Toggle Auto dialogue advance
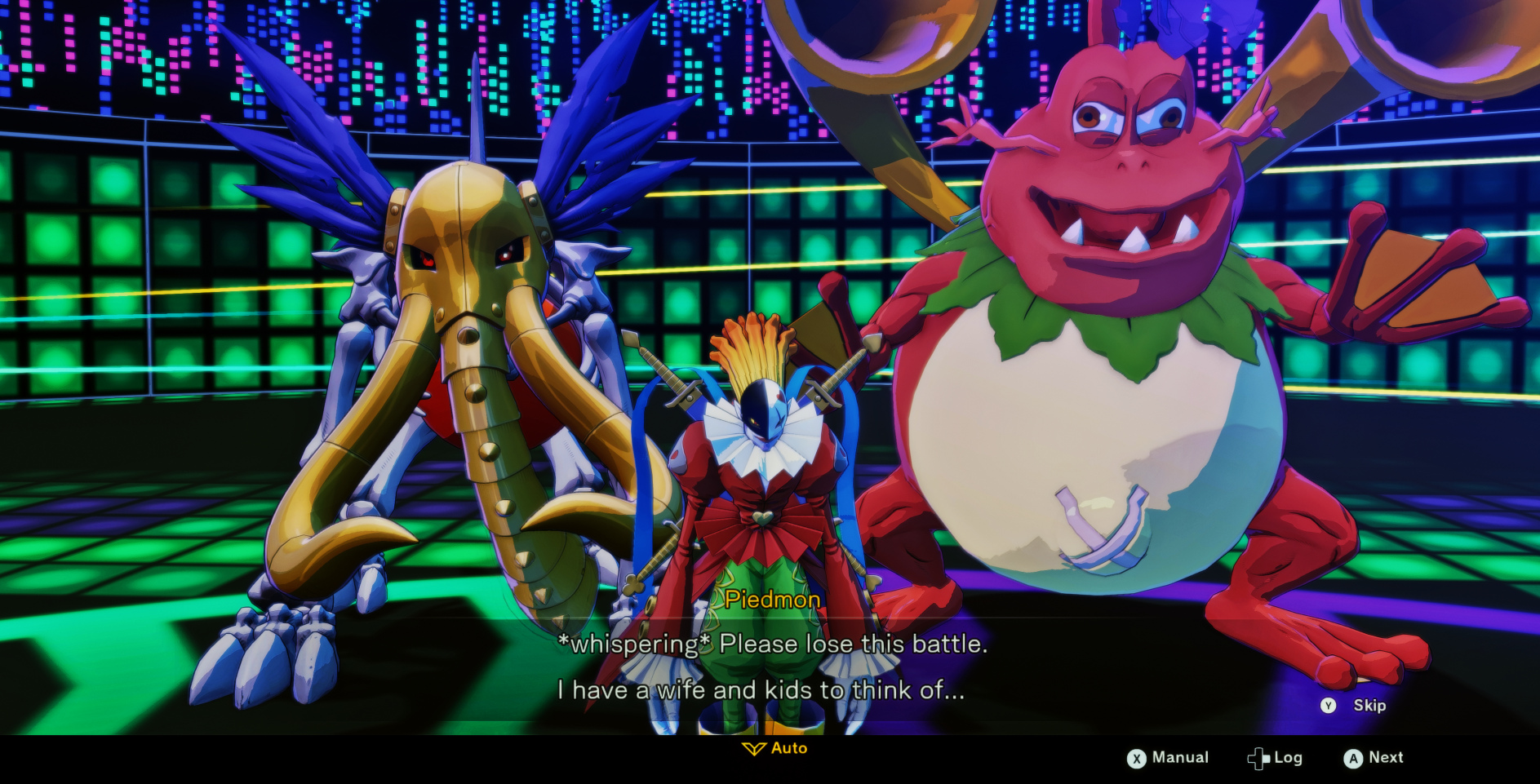The width and height of the screenshot is (1540, 784). (x=775, y=748)
